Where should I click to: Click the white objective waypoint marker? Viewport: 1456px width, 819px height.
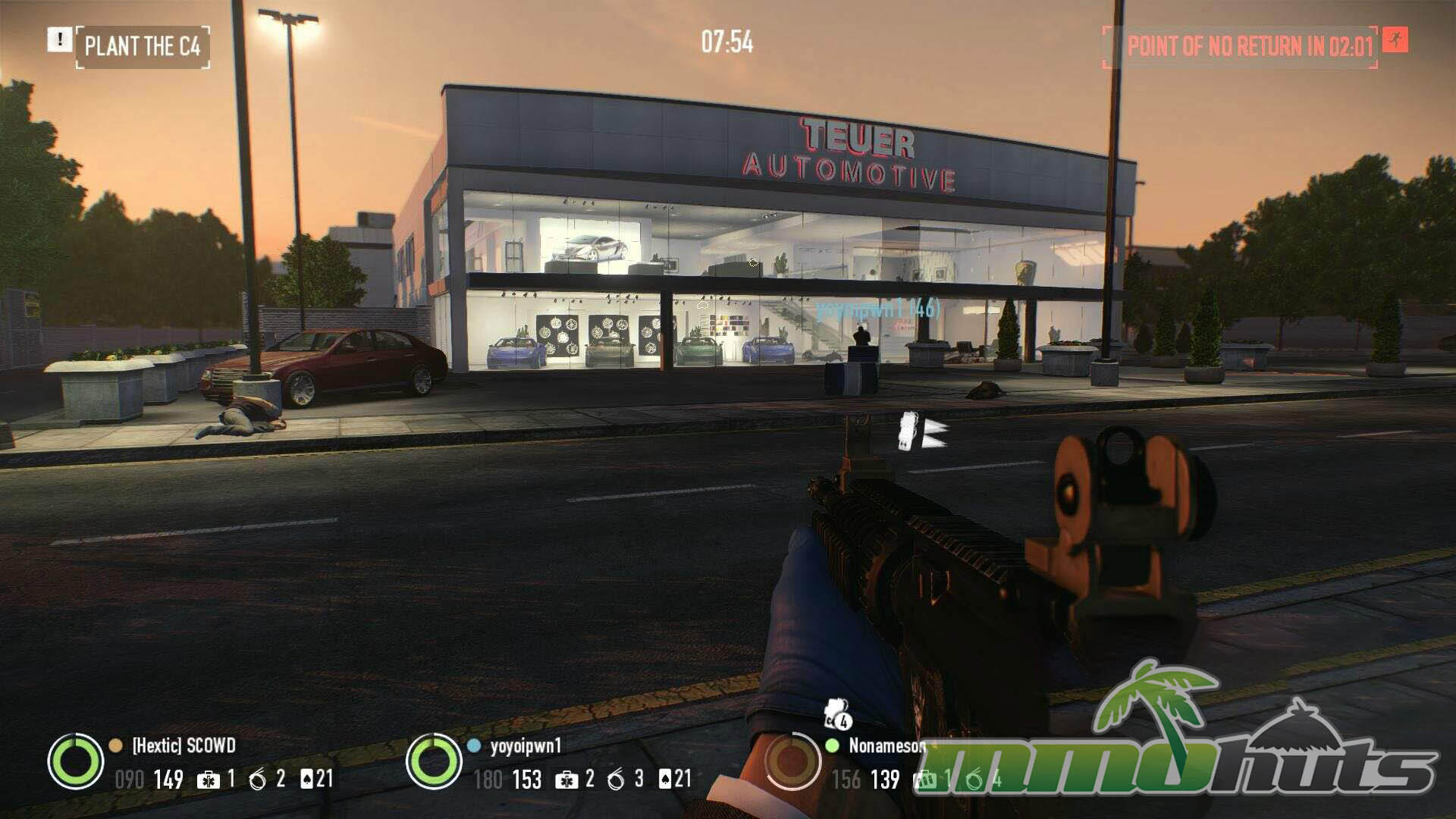coord(921,432)
